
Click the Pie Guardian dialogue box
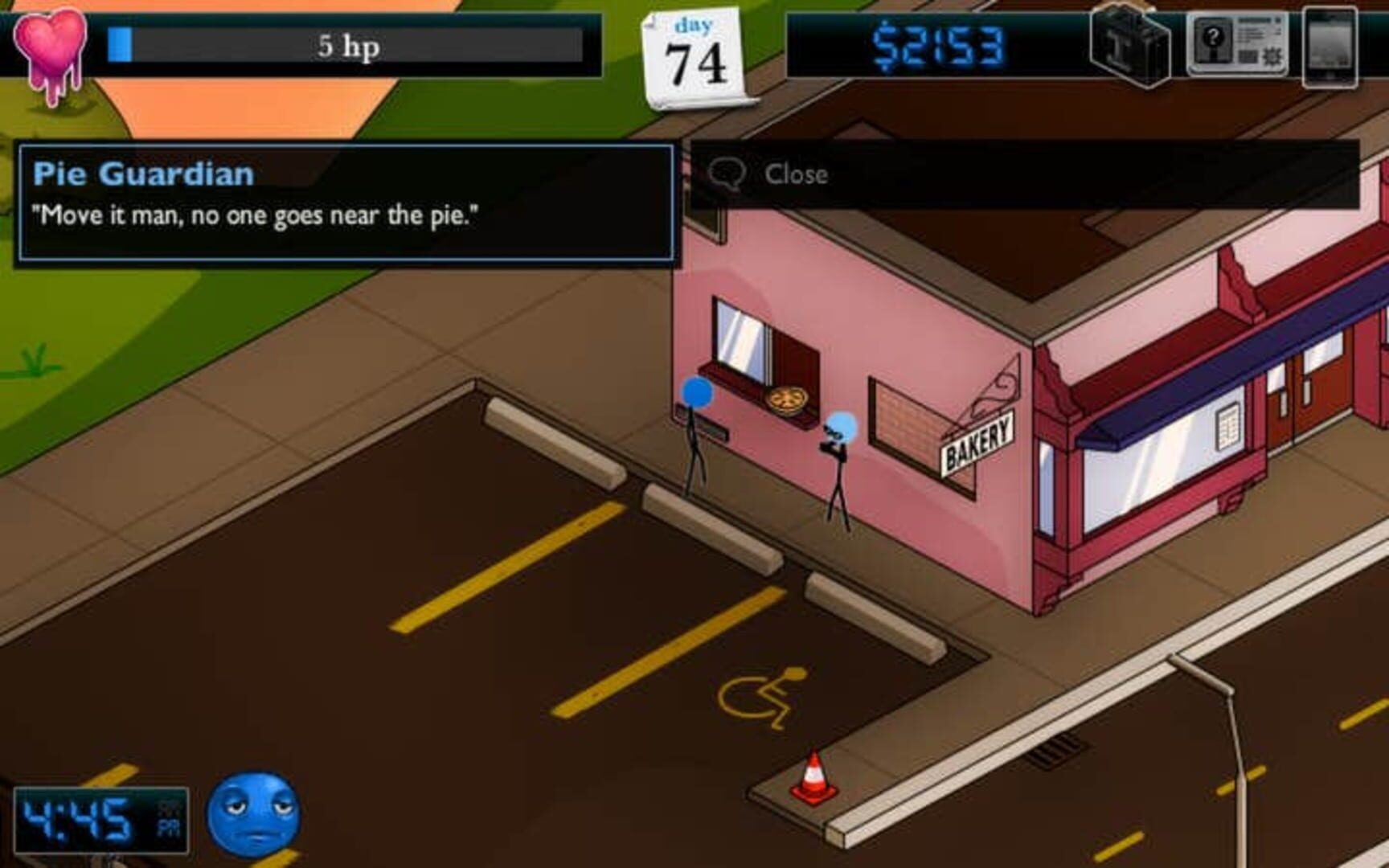346,205
